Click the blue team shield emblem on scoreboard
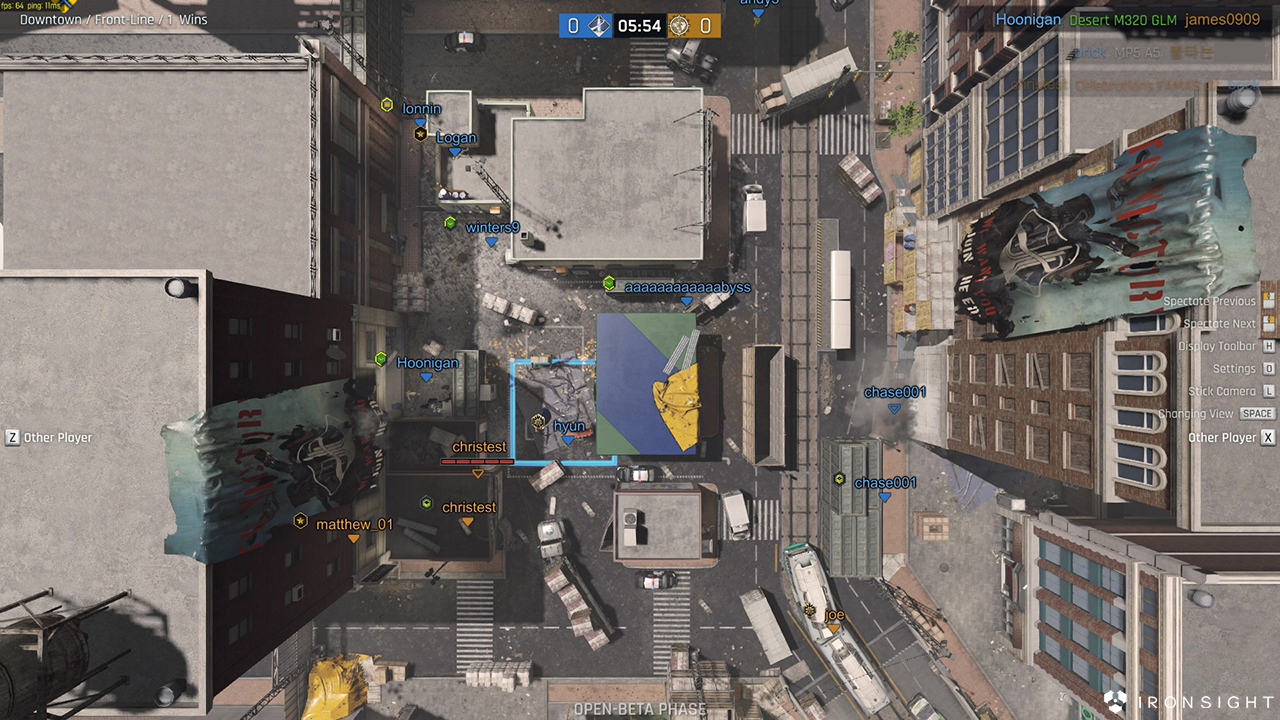This screenshot has height=720, width=1280. tap(599, 25)
